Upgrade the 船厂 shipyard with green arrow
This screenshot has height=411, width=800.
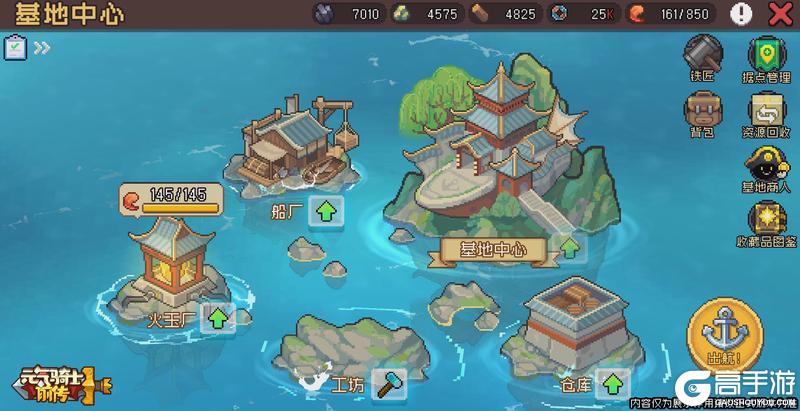tap(326, 211)
